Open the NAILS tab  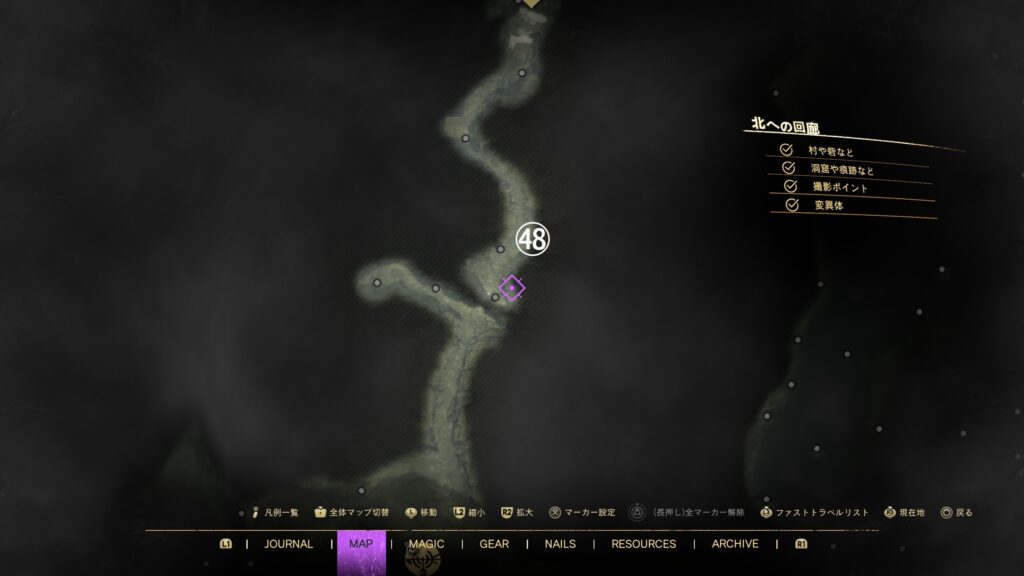coord(560,544)
